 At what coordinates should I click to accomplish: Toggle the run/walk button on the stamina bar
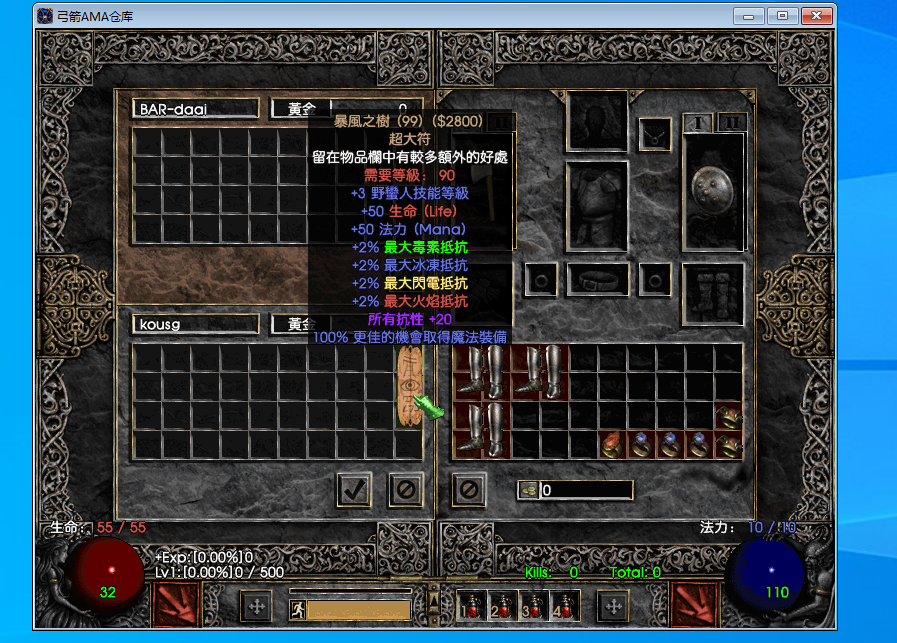pyautogui.click(x=298, y=608)
